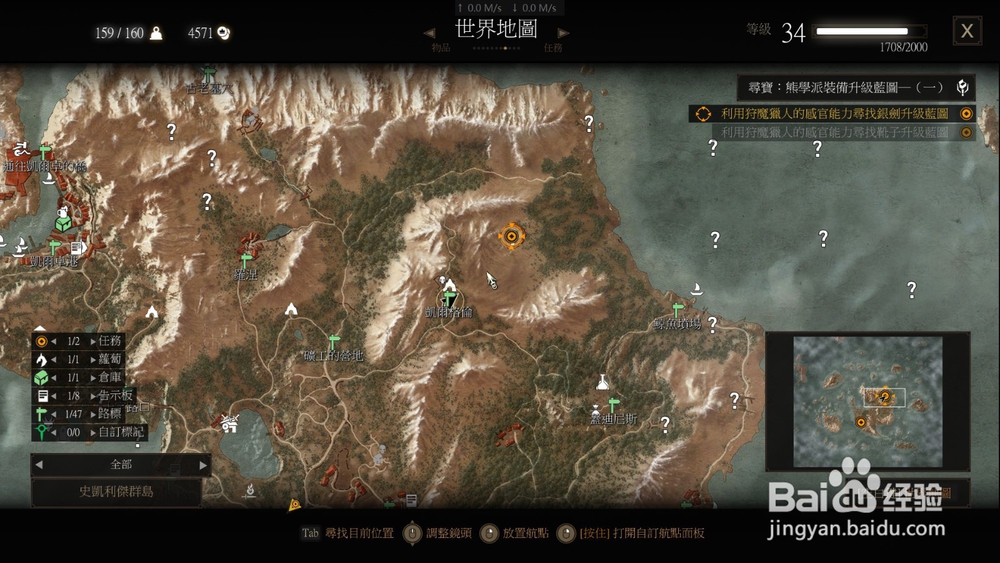The height and width of the screenshot is (563, 1000).
Task: Open the 史凱利傑群島 region button
Action: tap(116, 492)
